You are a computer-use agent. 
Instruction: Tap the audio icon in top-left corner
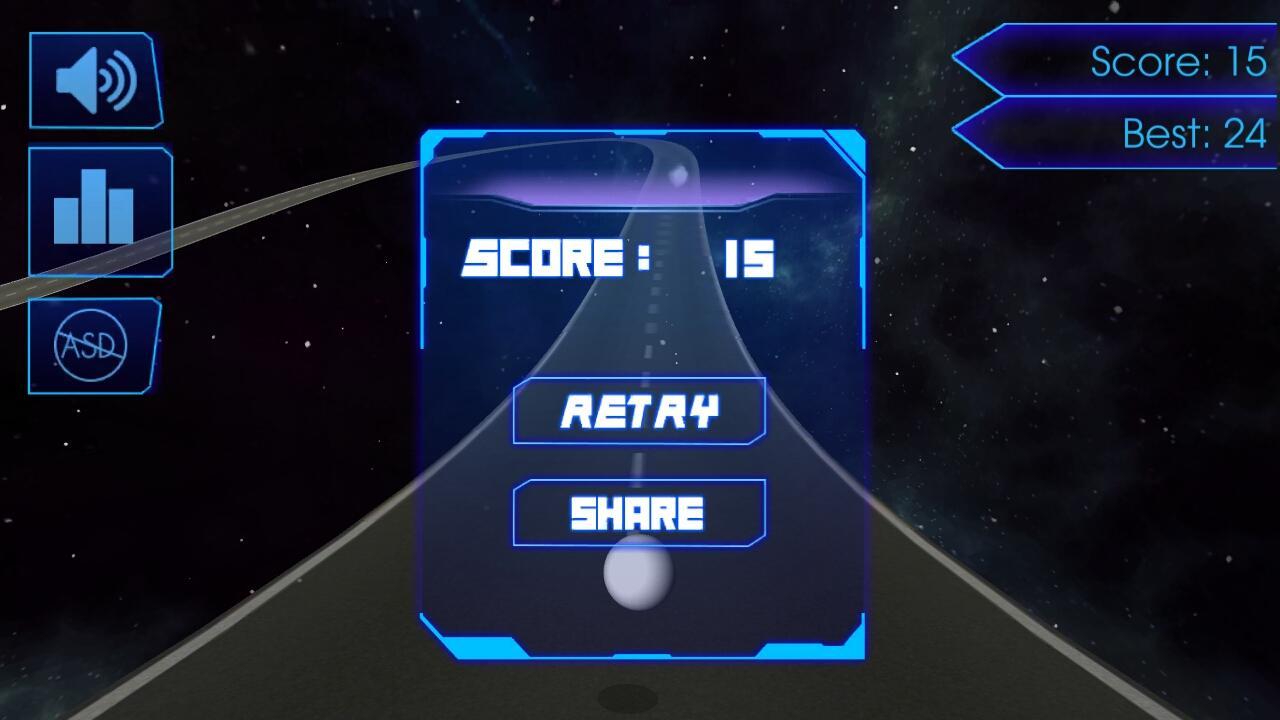[95, 78]
